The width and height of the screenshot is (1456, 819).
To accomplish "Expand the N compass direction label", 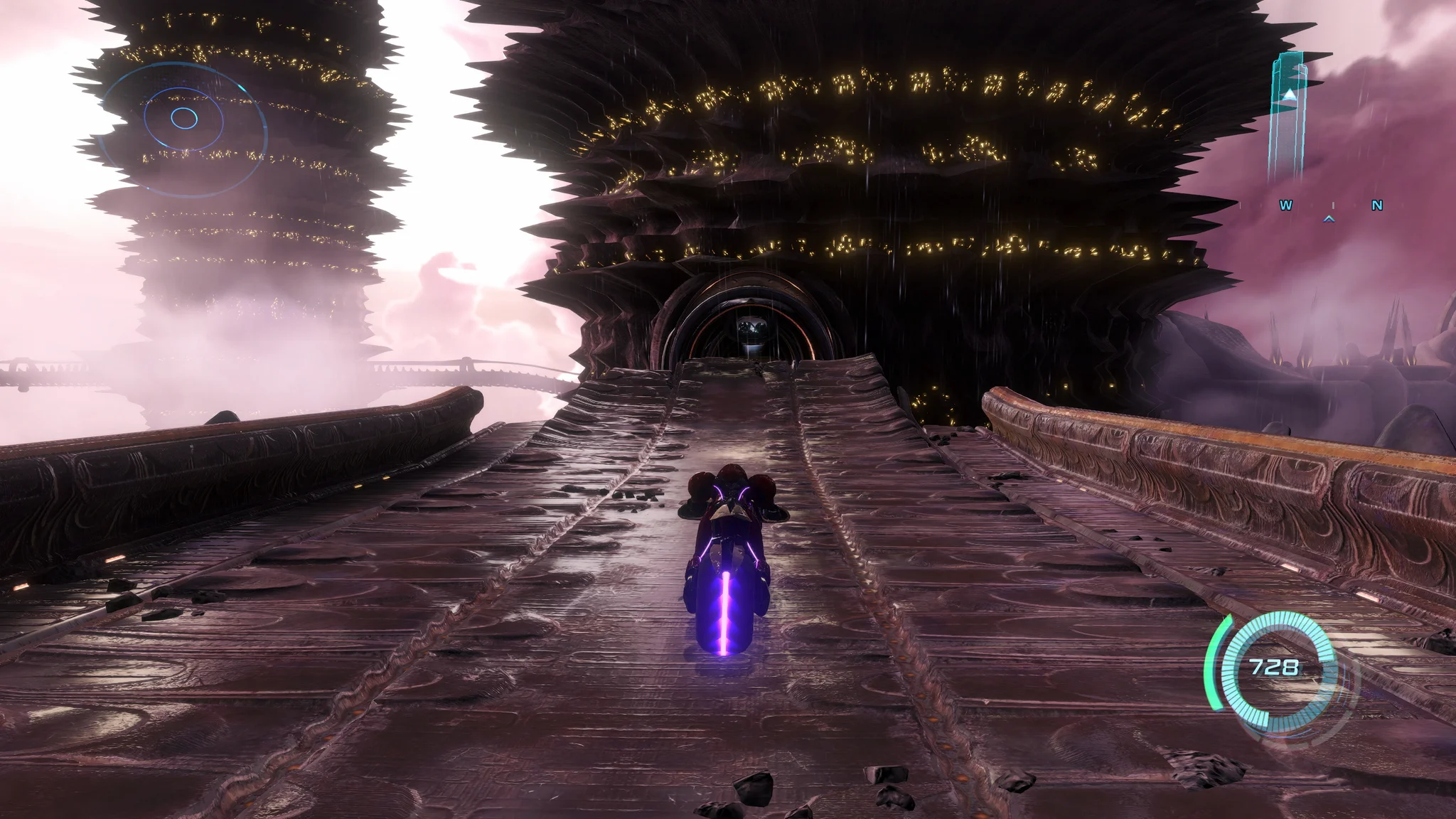I will coord(1376,205).
